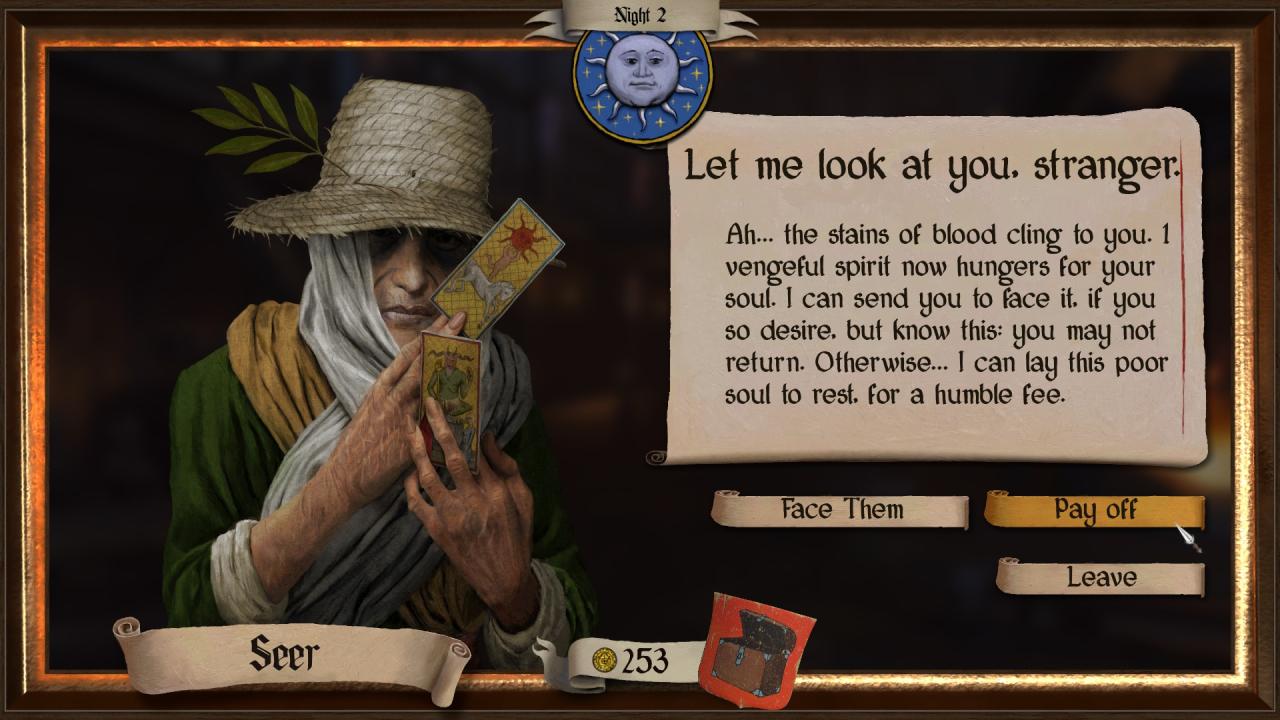Screen dimensions: 1280x720
Task: Select Pay off to rest the spirit
Action: [x=1094, y=510]
